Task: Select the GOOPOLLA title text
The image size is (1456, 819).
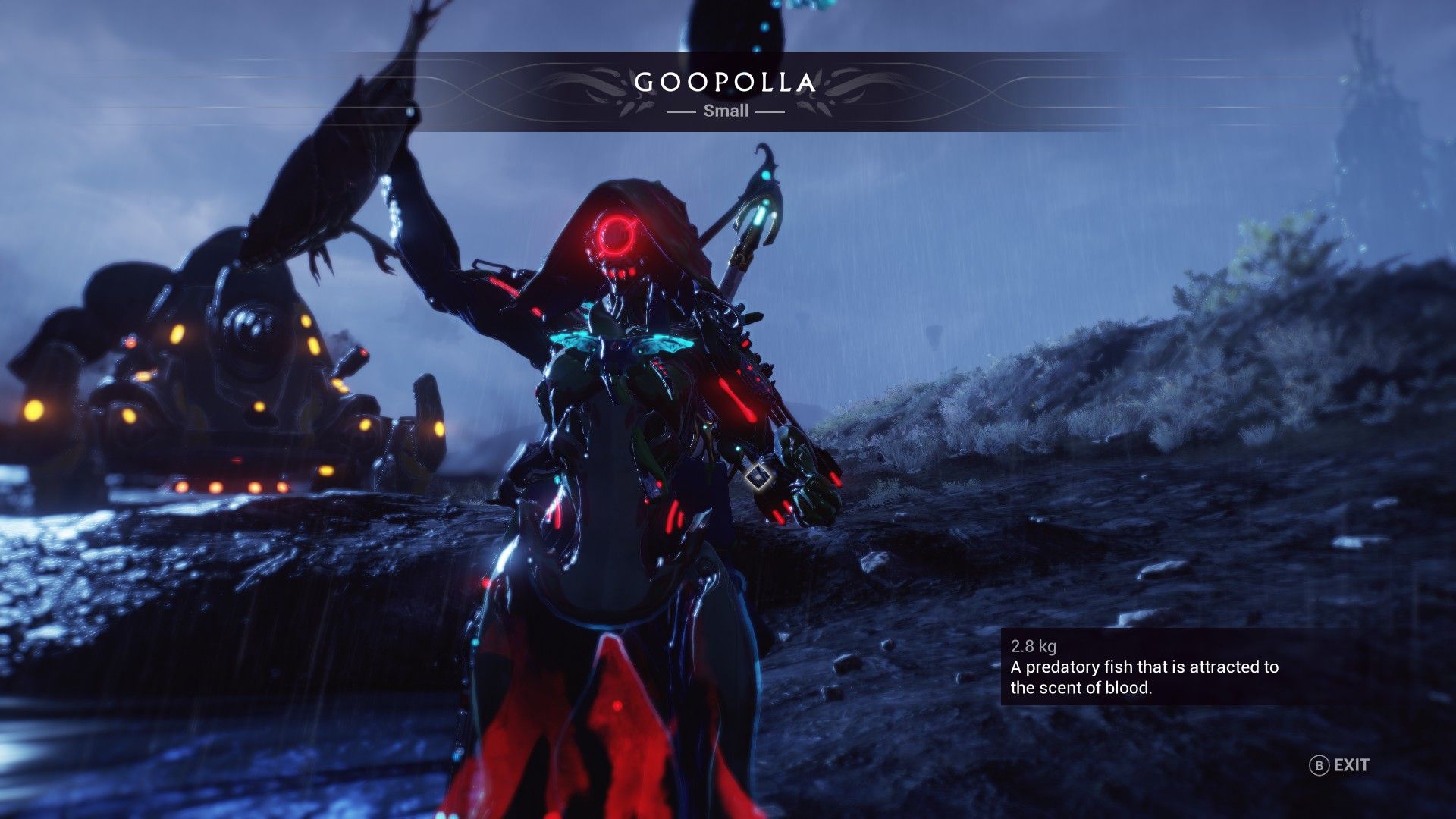Action: pyautogui.click(x=726, y=82)
